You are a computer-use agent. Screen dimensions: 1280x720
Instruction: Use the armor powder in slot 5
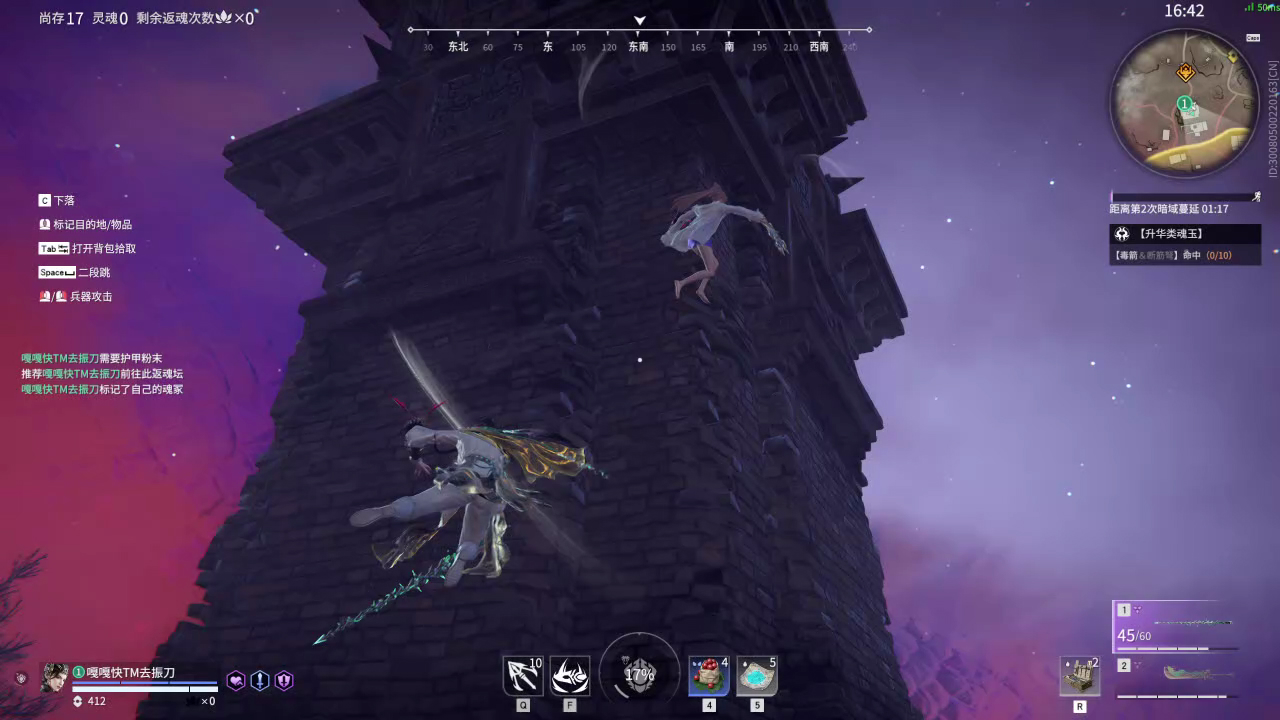pyautogui.click(x=756, y=675)
